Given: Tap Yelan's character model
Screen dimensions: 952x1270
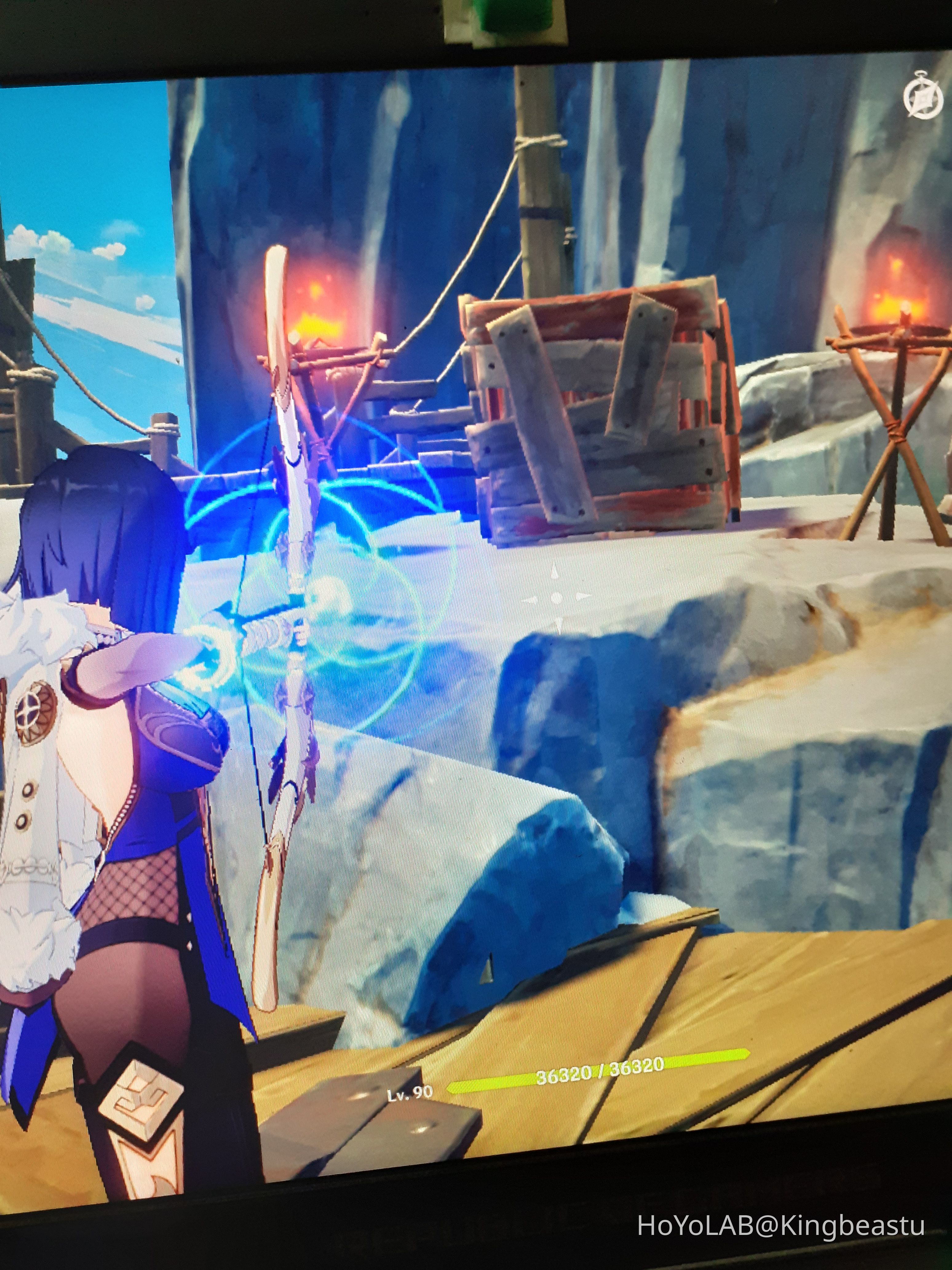Looking at the screenshot, I should (103, 775).
